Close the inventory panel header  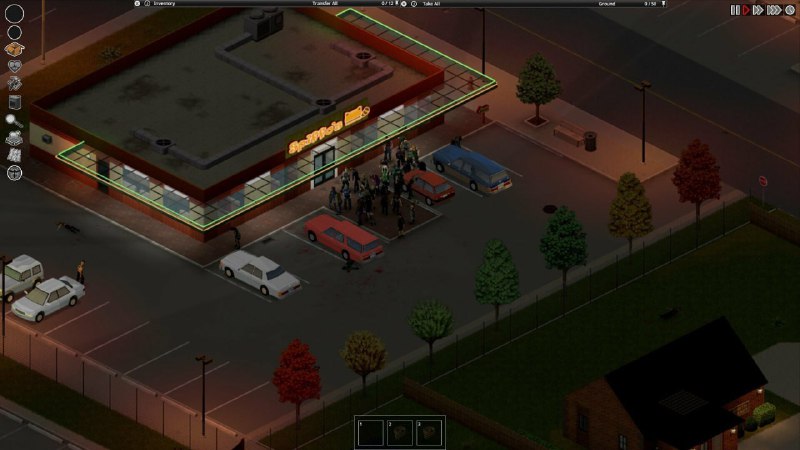click(137, 4)
